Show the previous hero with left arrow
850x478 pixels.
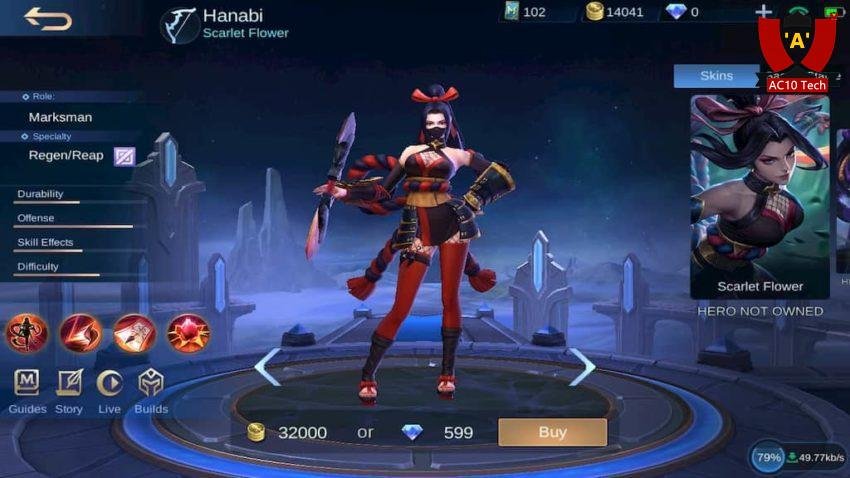267,367
